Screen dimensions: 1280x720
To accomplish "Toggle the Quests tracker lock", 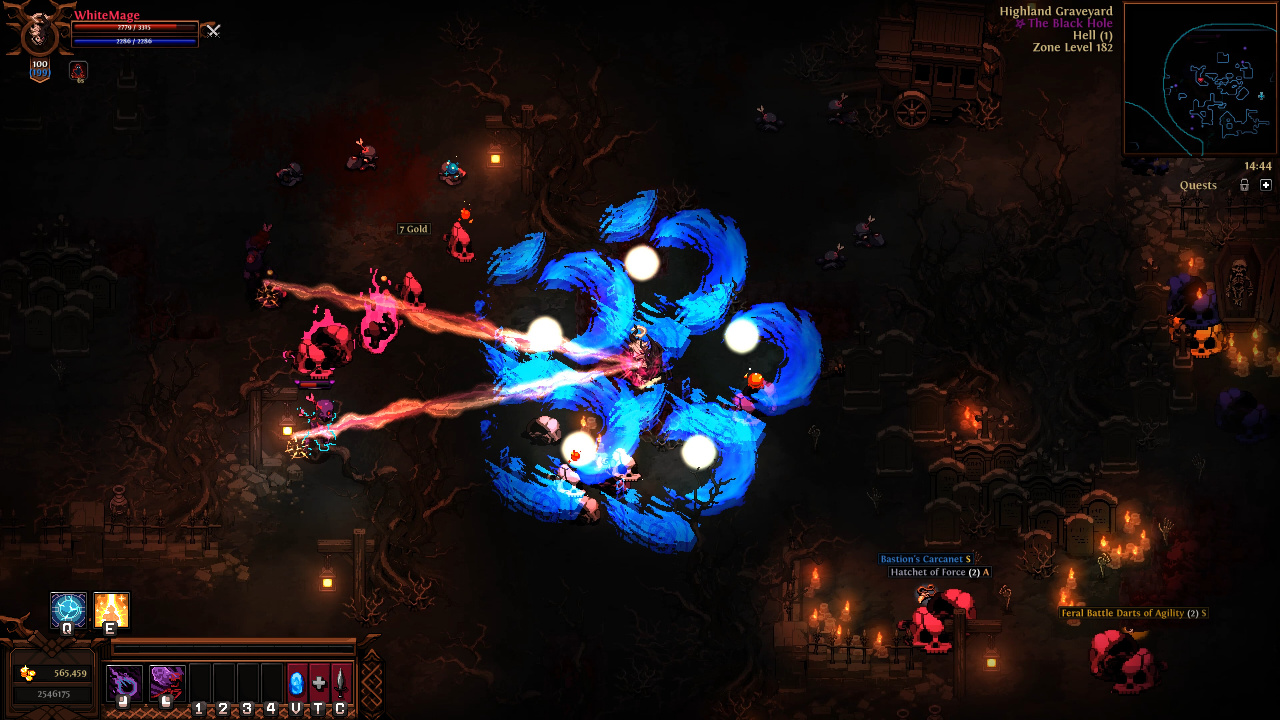I will tap(1244, 185).
